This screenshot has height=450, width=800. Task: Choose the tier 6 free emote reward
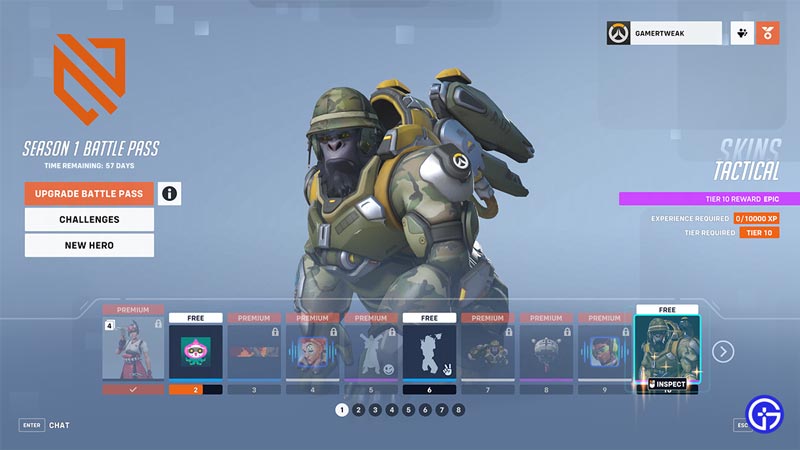[x=428, y=352]
